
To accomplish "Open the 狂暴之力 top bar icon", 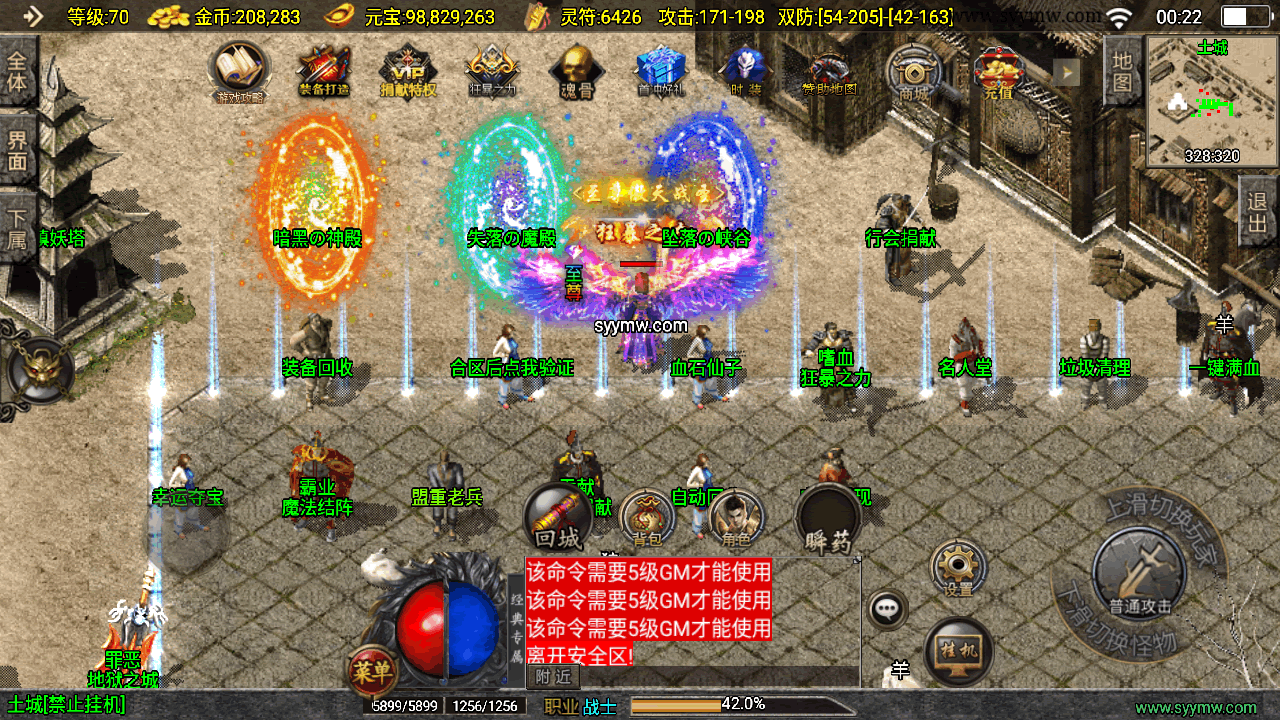I will pos(491,71).
